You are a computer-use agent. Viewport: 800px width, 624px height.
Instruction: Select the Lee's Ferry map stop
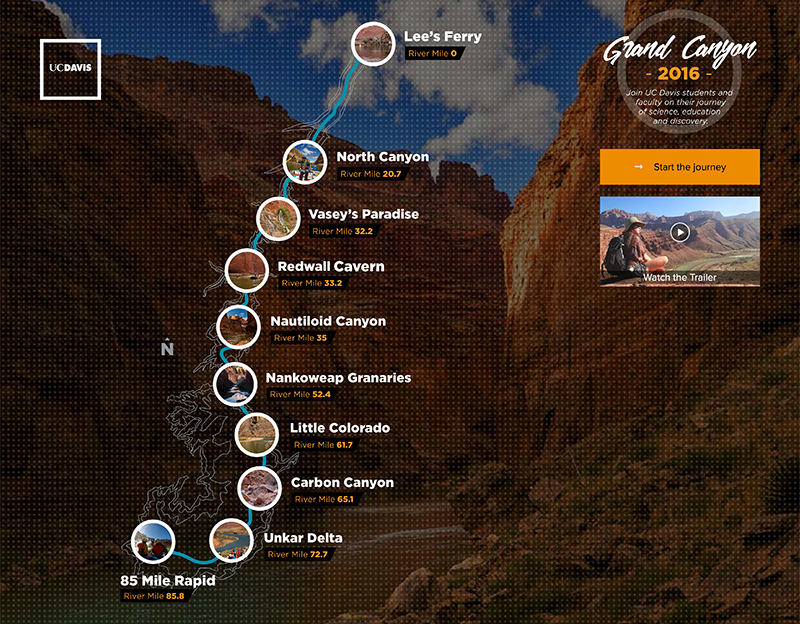click(x=372, y=43)
